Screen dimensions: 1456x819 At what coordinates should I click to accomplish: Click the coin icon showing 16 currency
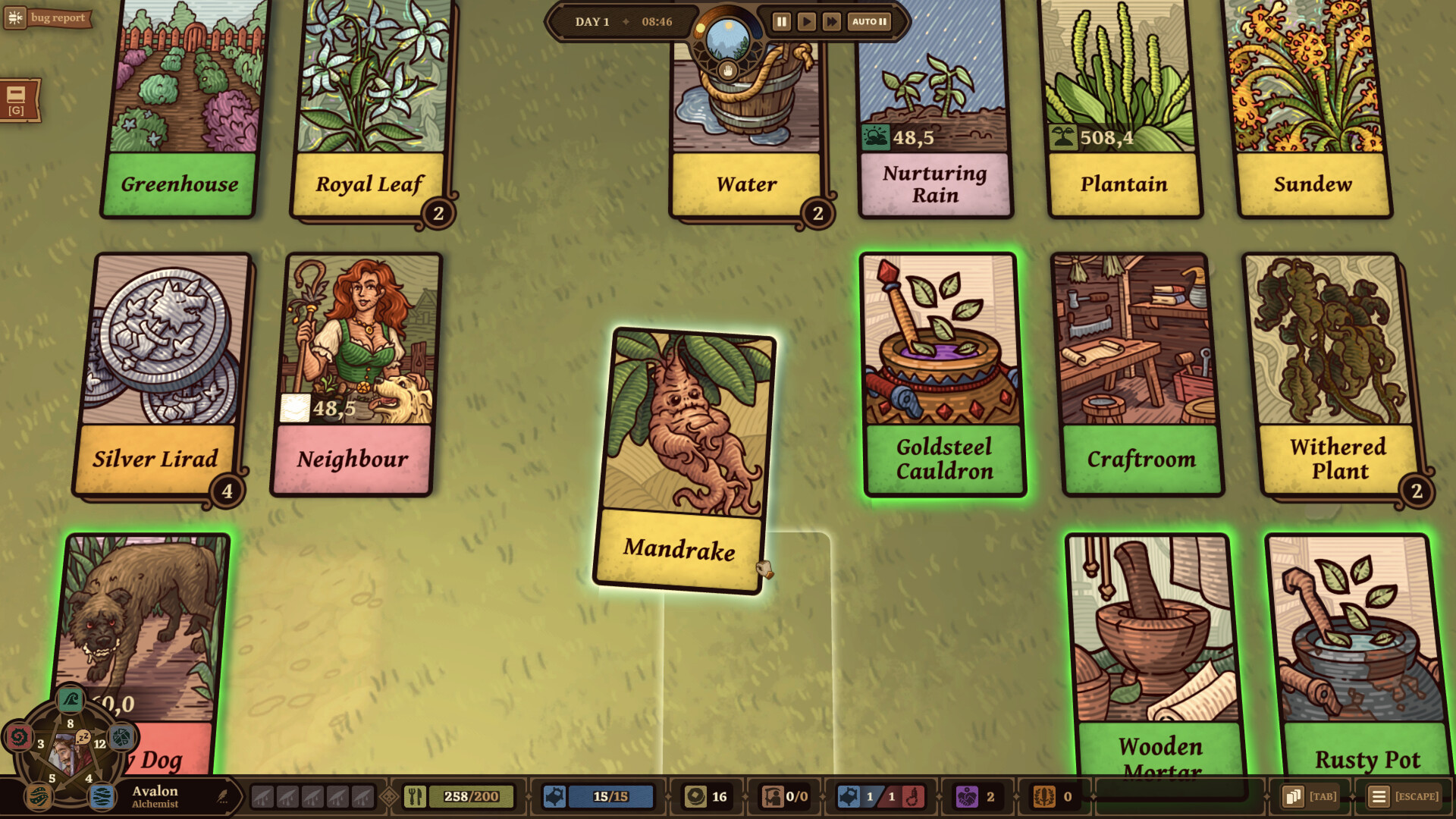coord(695,796)
